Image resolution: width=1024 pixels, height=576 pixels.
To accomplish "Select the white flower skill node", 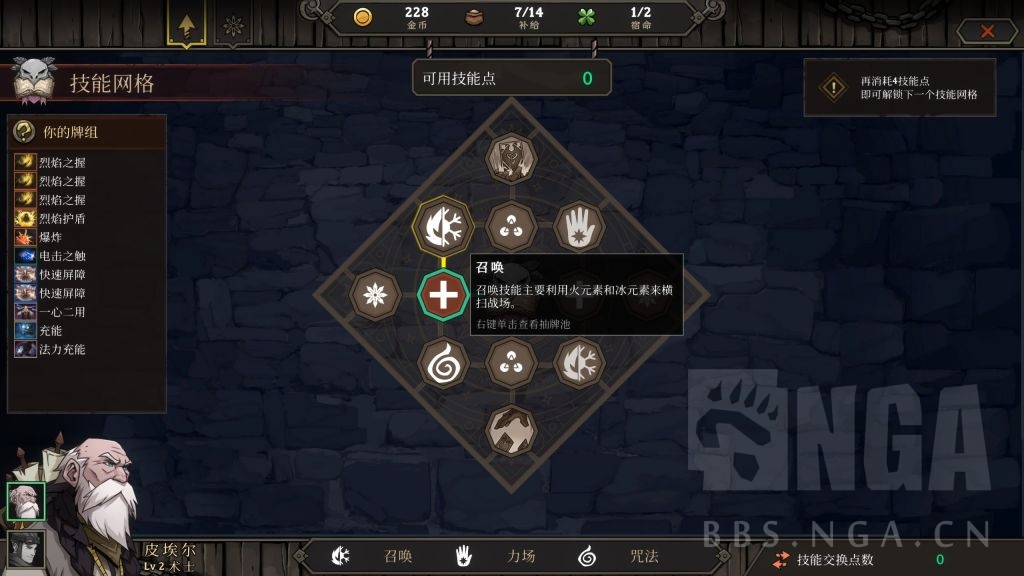I will [x=375, y=295].
